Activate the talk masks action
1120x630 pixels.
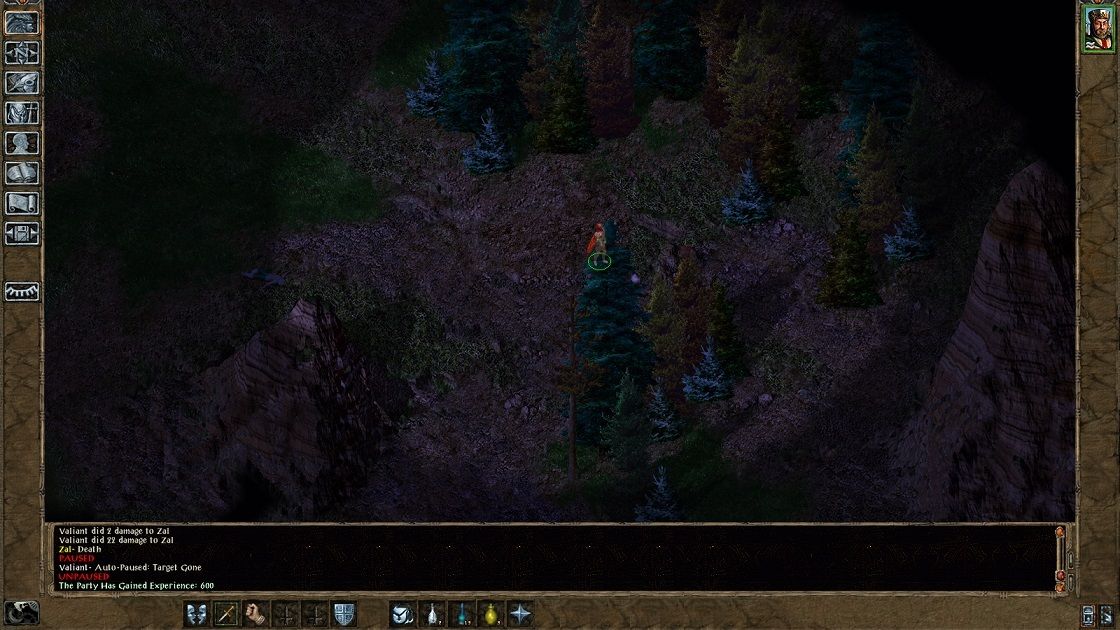(x=196, y=613)
